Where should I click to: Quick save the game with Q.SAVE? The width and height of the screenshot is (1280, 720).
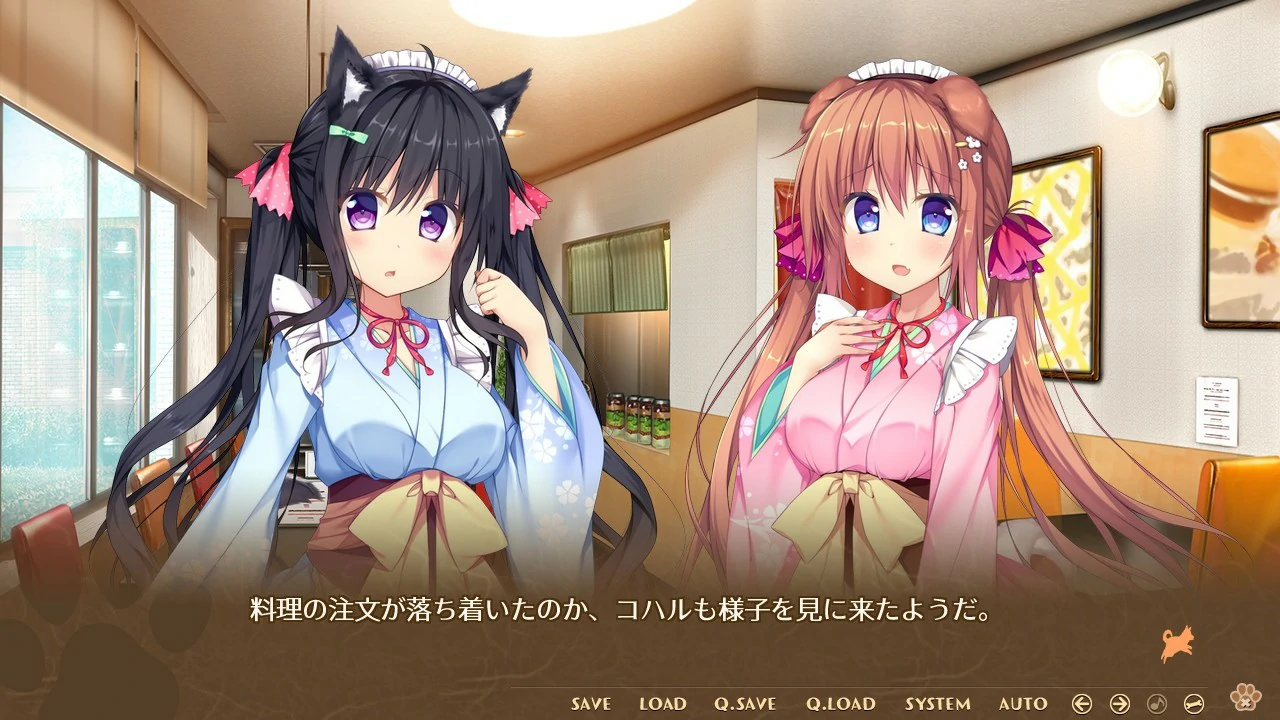[745, 704]
